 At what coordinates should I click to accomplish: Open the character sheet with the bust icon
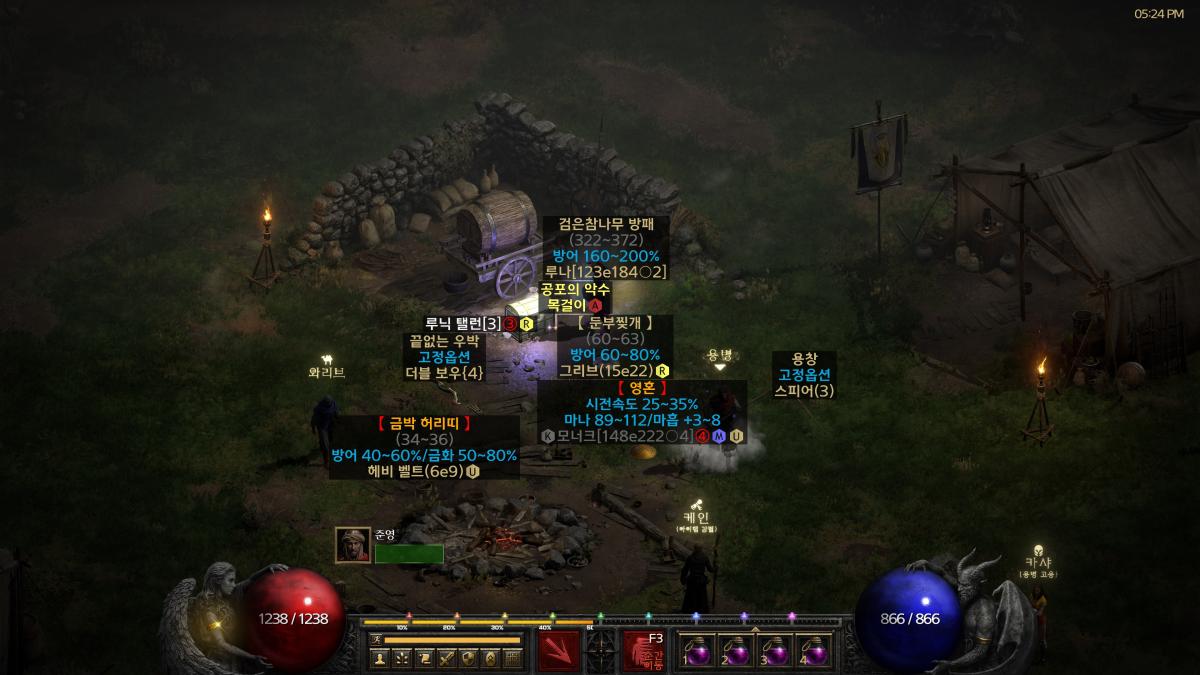(x=380, y=658)
